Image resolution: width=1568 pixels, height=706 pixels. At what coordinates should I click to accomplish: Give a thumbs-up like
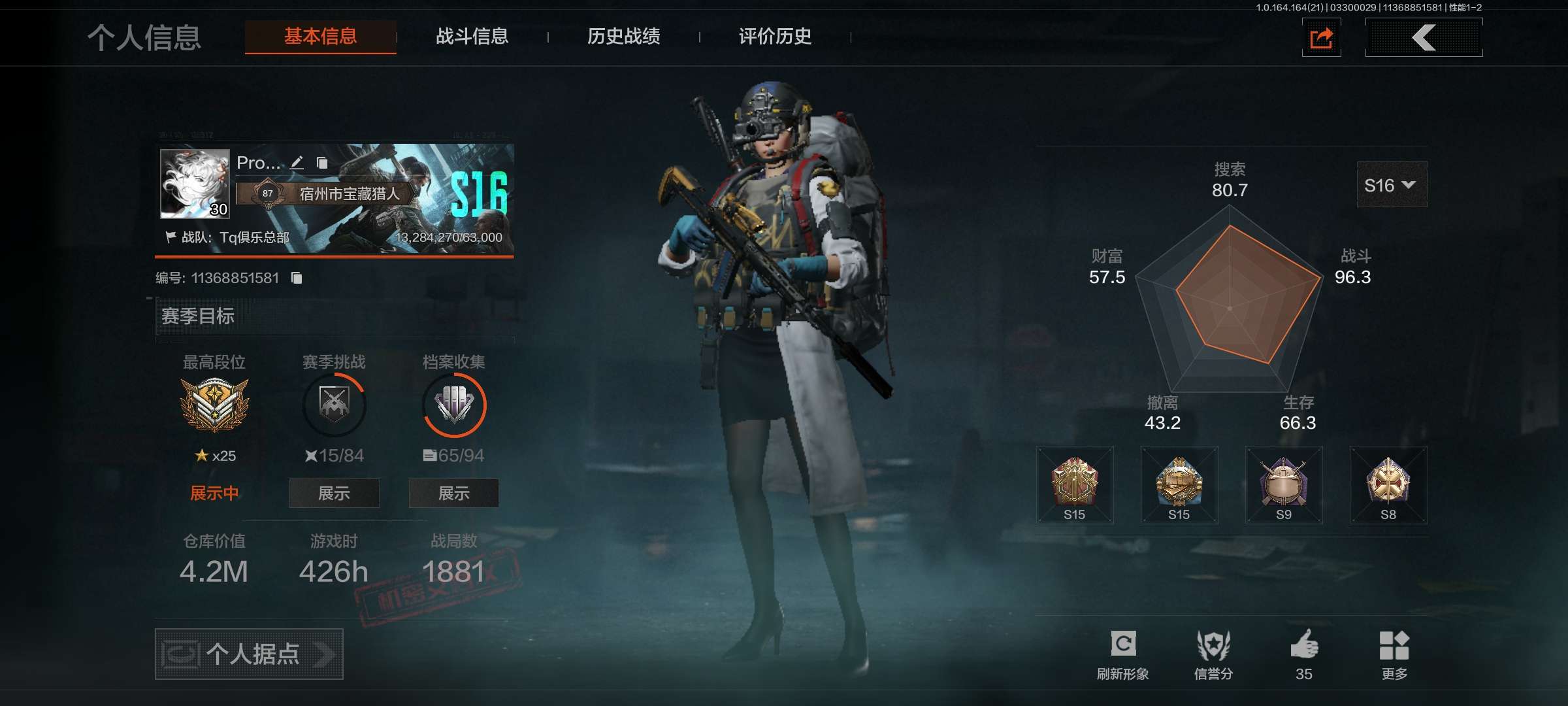point(1304,654)
